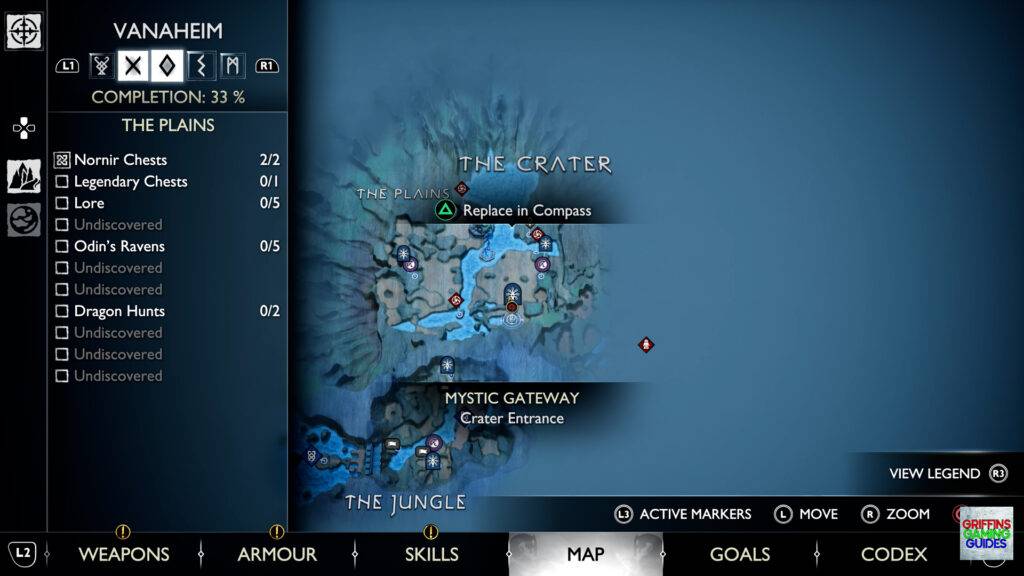Click the Griffins Gaming Guides logo
The image size is (1024, 576).
click(985, 532)
